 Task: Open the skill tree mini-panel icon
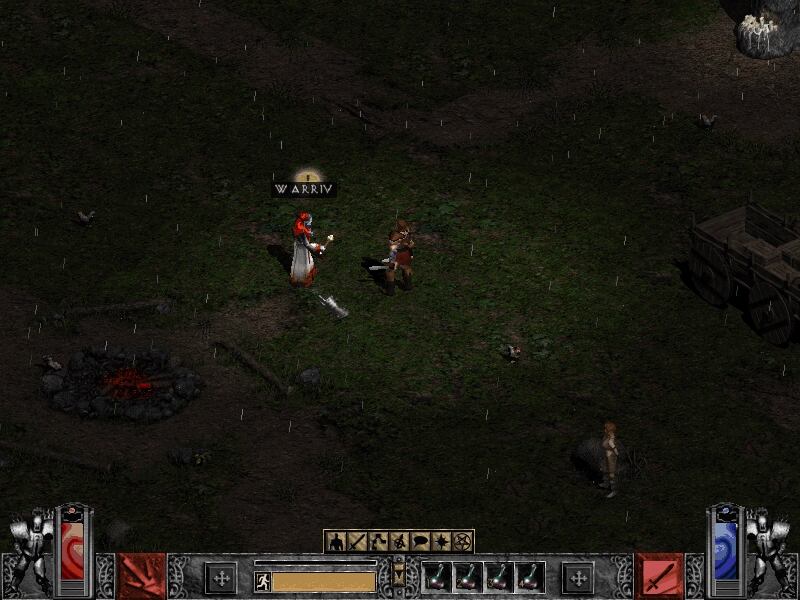pos(378,542)
